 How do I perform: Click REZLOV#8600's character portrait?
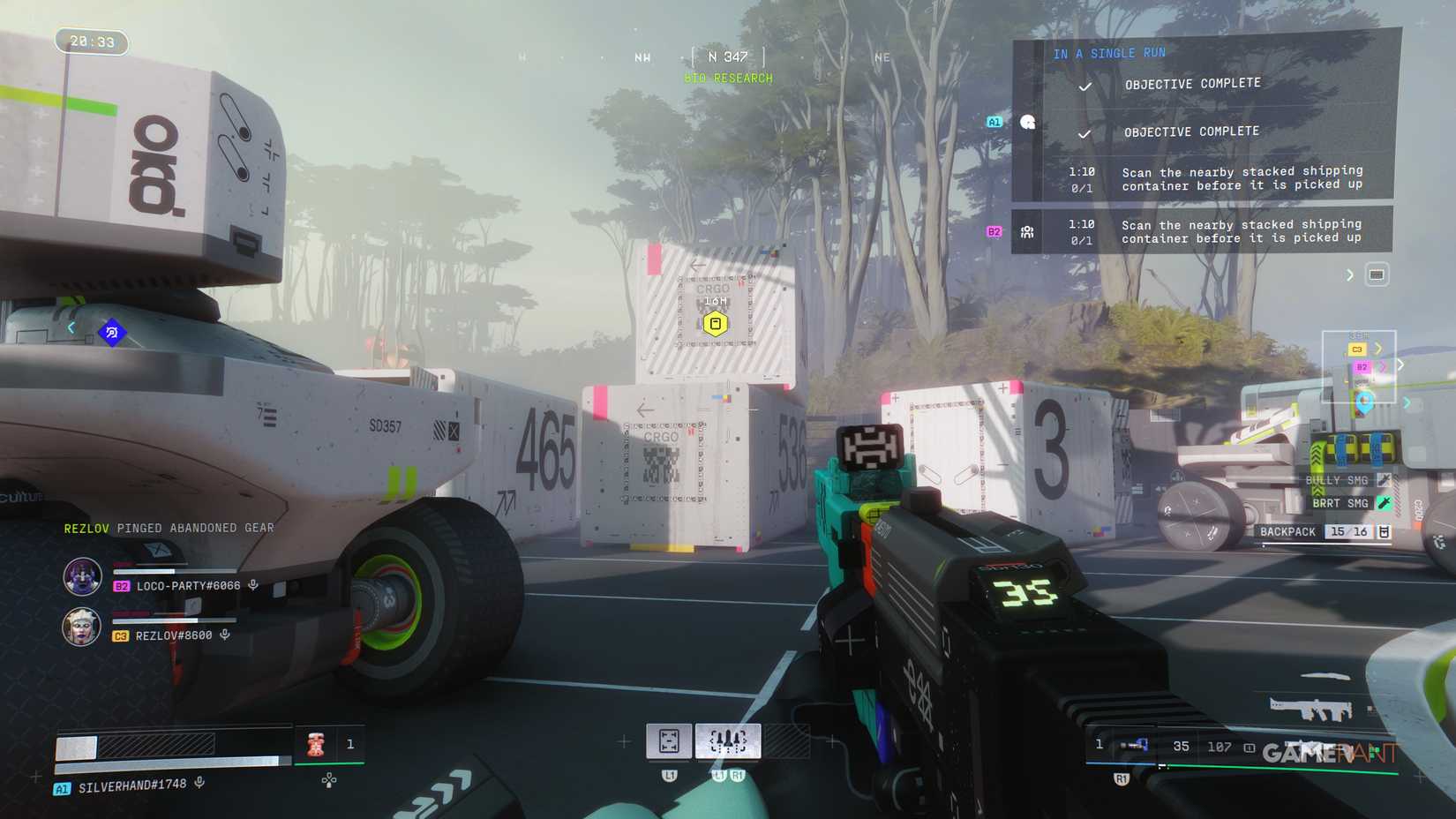tap(82, 628)
